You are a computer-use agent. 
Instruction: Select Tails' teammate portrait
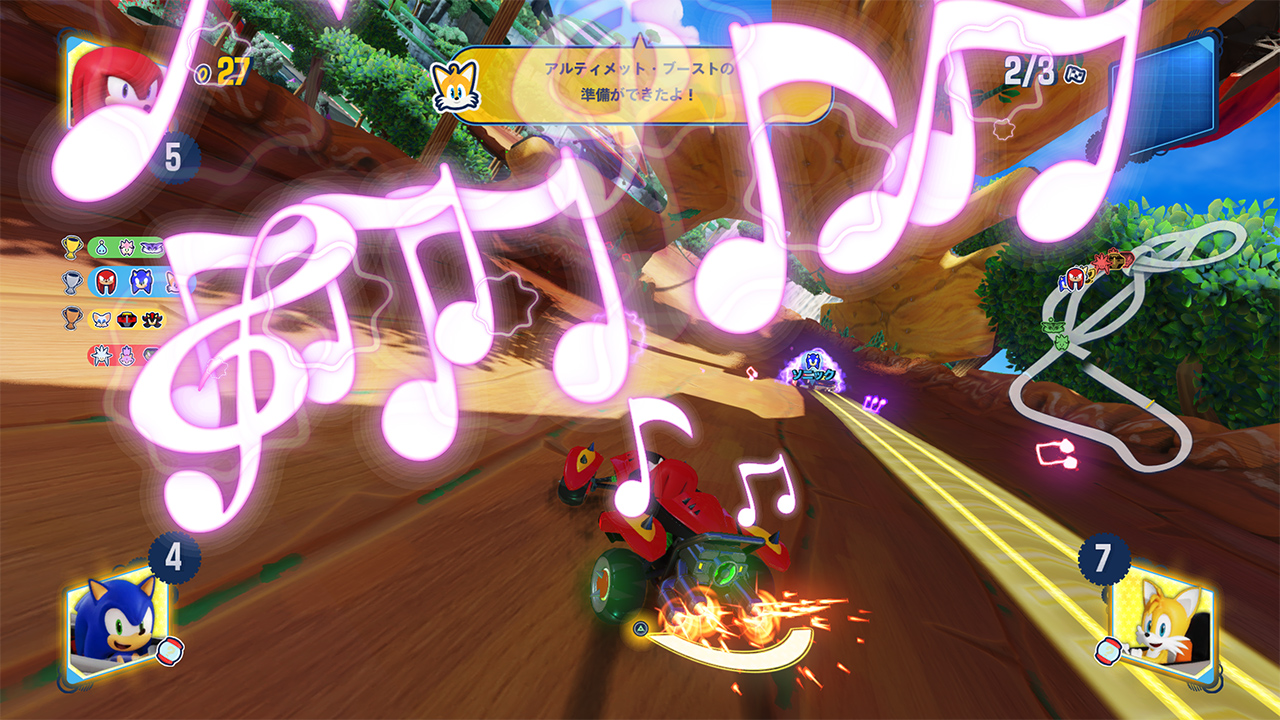[x=1163, y=622]
